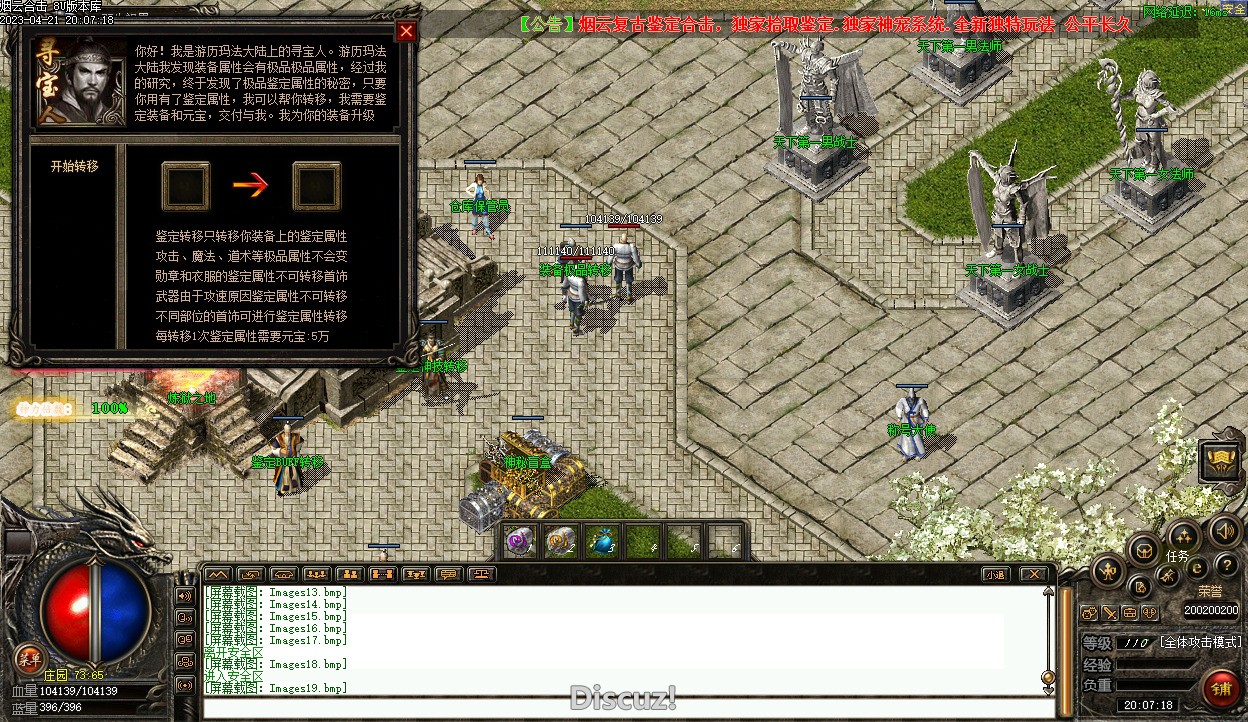The image size is (1248, 722).
Task: Choose the 开始转移 option
Action: (x=75, y=167)
